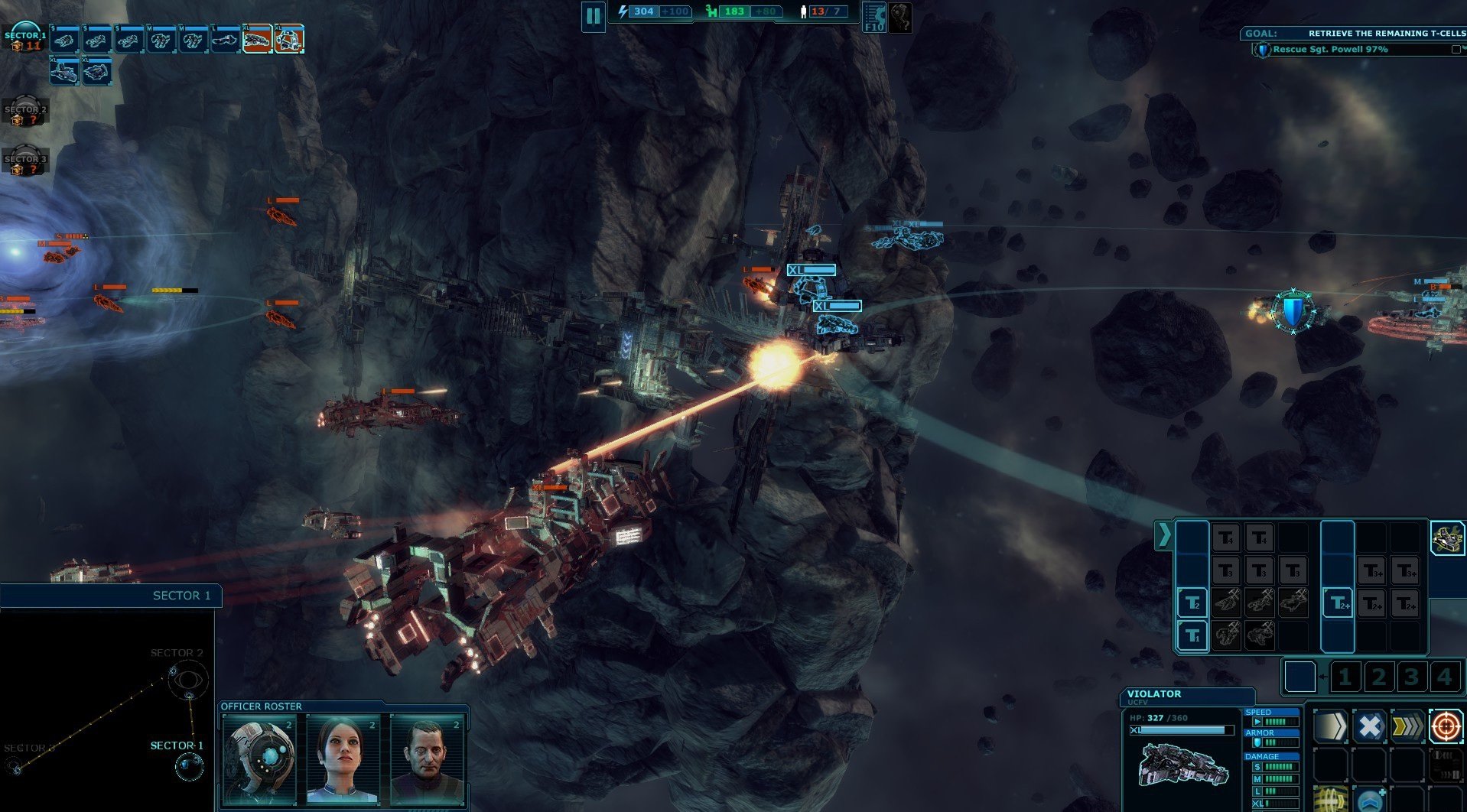Choose the female officer portrait

(343, 759)
